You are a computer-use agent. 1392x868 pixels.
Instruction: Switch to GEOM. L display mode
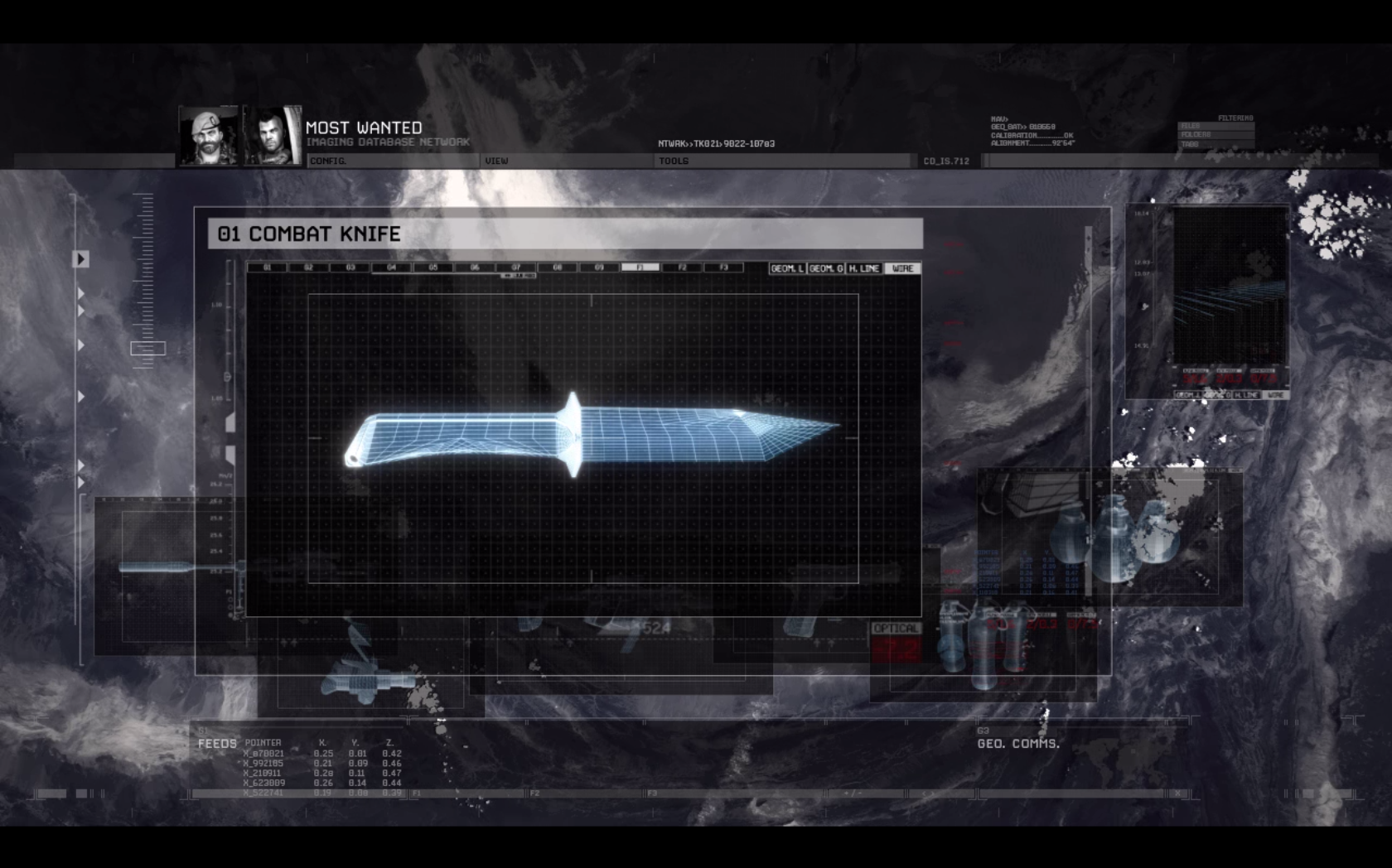coord(788,268)
